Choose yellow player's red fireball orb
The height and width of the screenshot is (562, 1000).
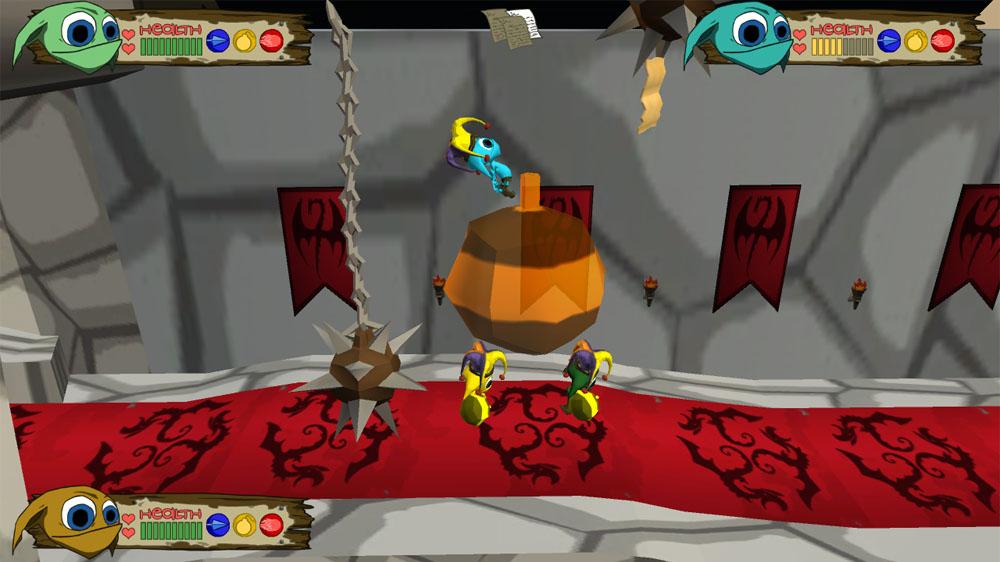click(271, 524)
